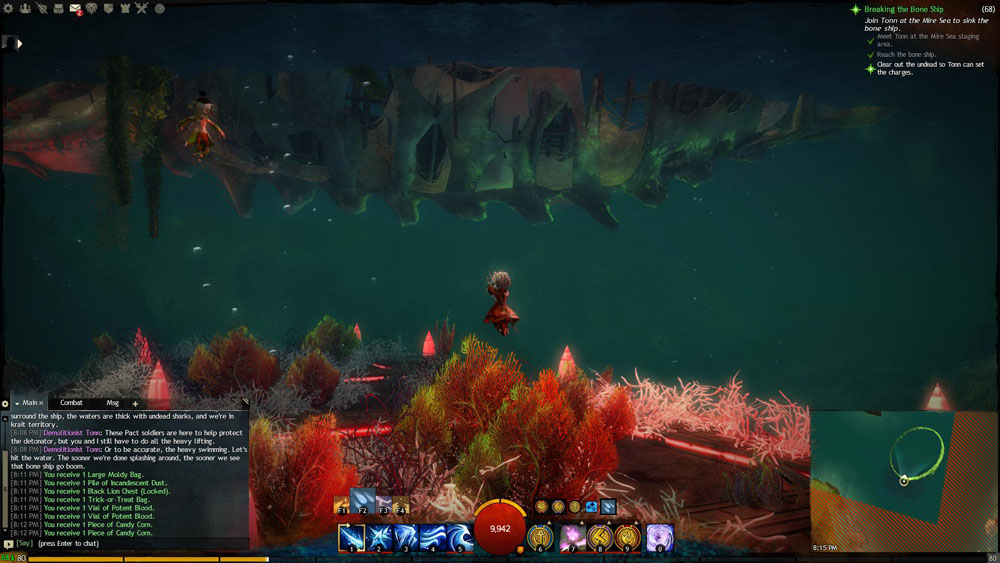Open chat options gear beside Main tab
1000x563 pixels.
pos(5,403)
